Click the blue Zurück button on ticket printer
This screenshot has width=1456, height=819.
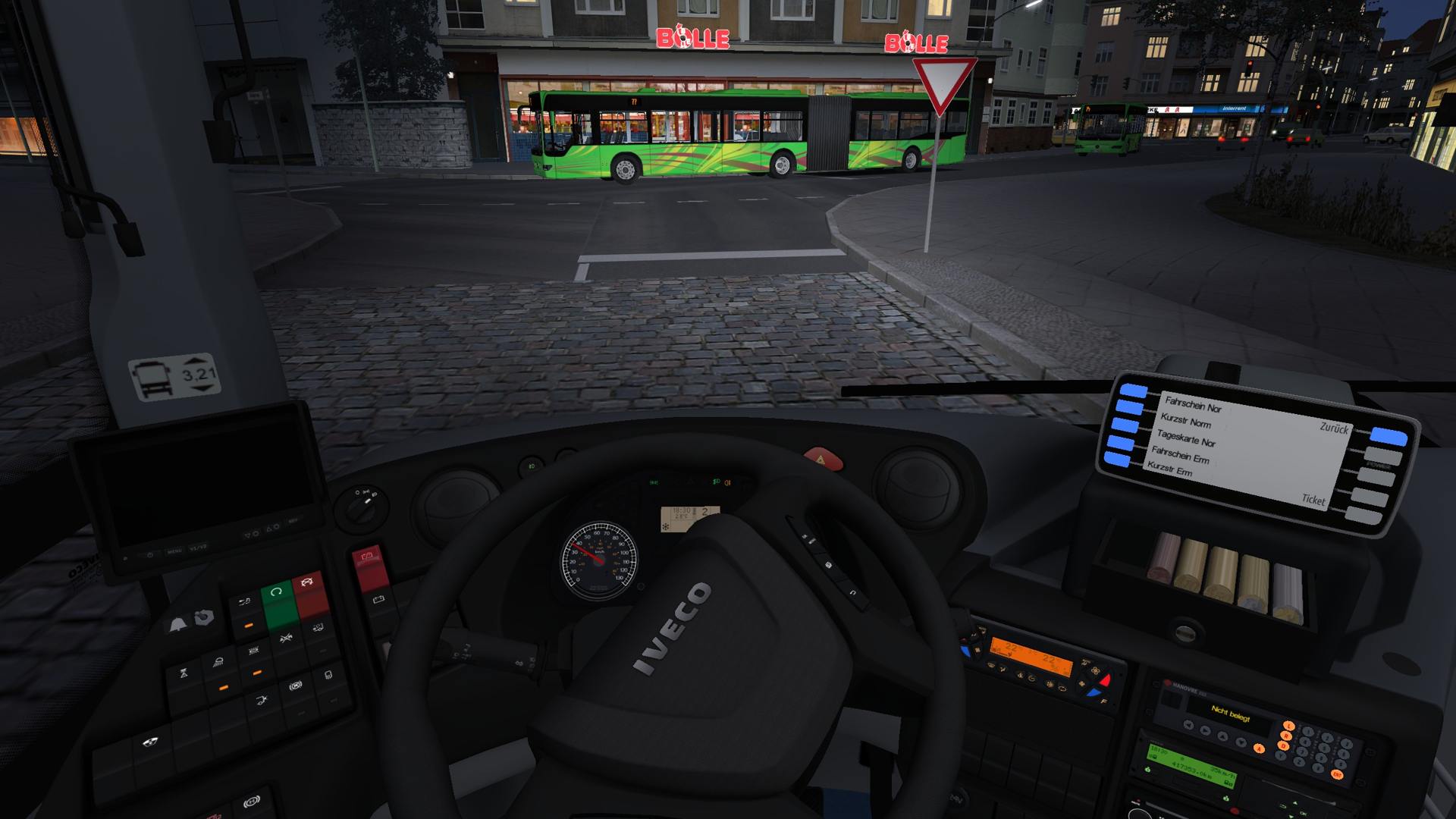pos(1389,436)
